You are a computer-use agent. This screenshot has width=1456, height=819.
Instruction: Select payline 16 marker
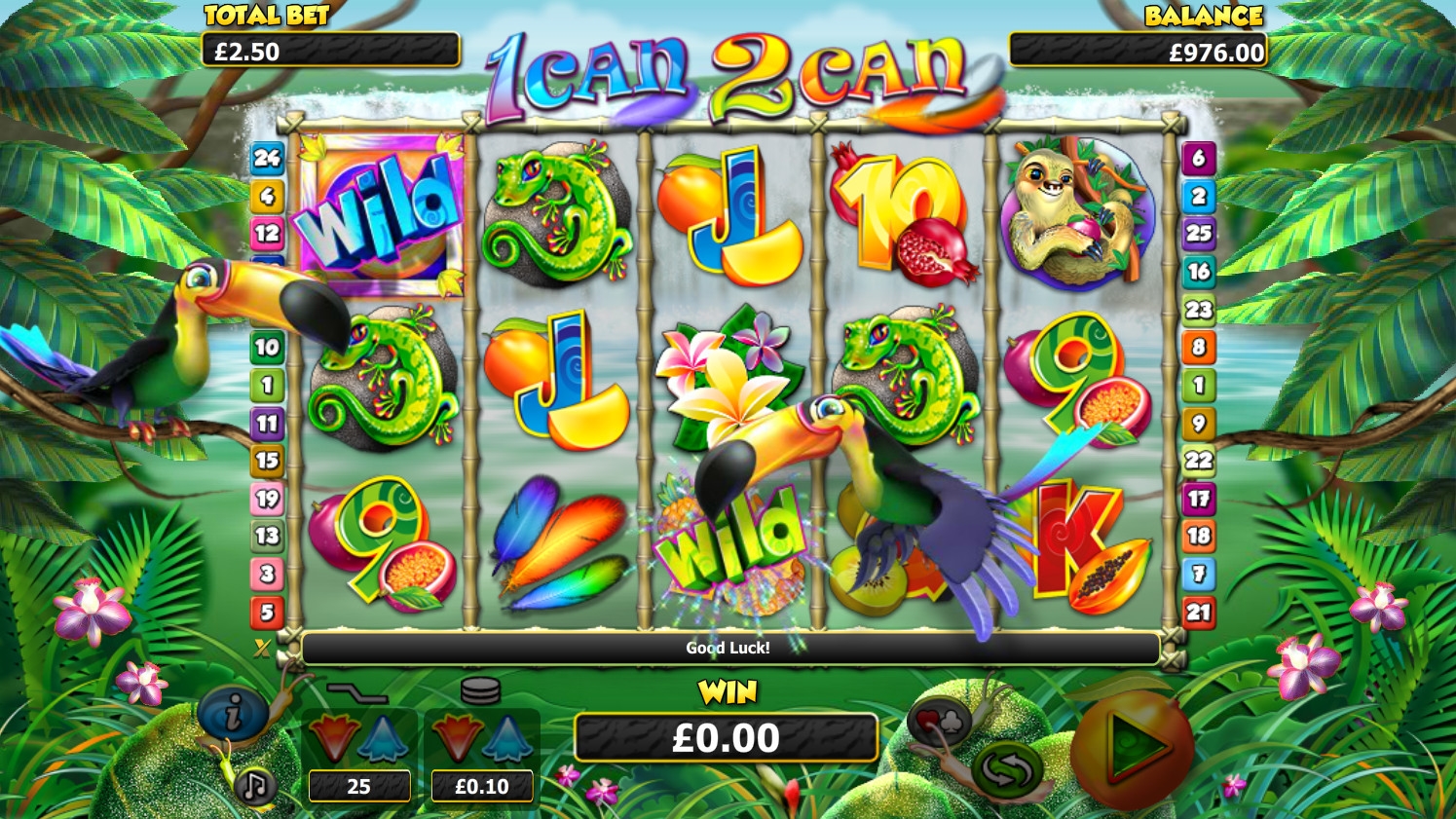(1198, 272)
